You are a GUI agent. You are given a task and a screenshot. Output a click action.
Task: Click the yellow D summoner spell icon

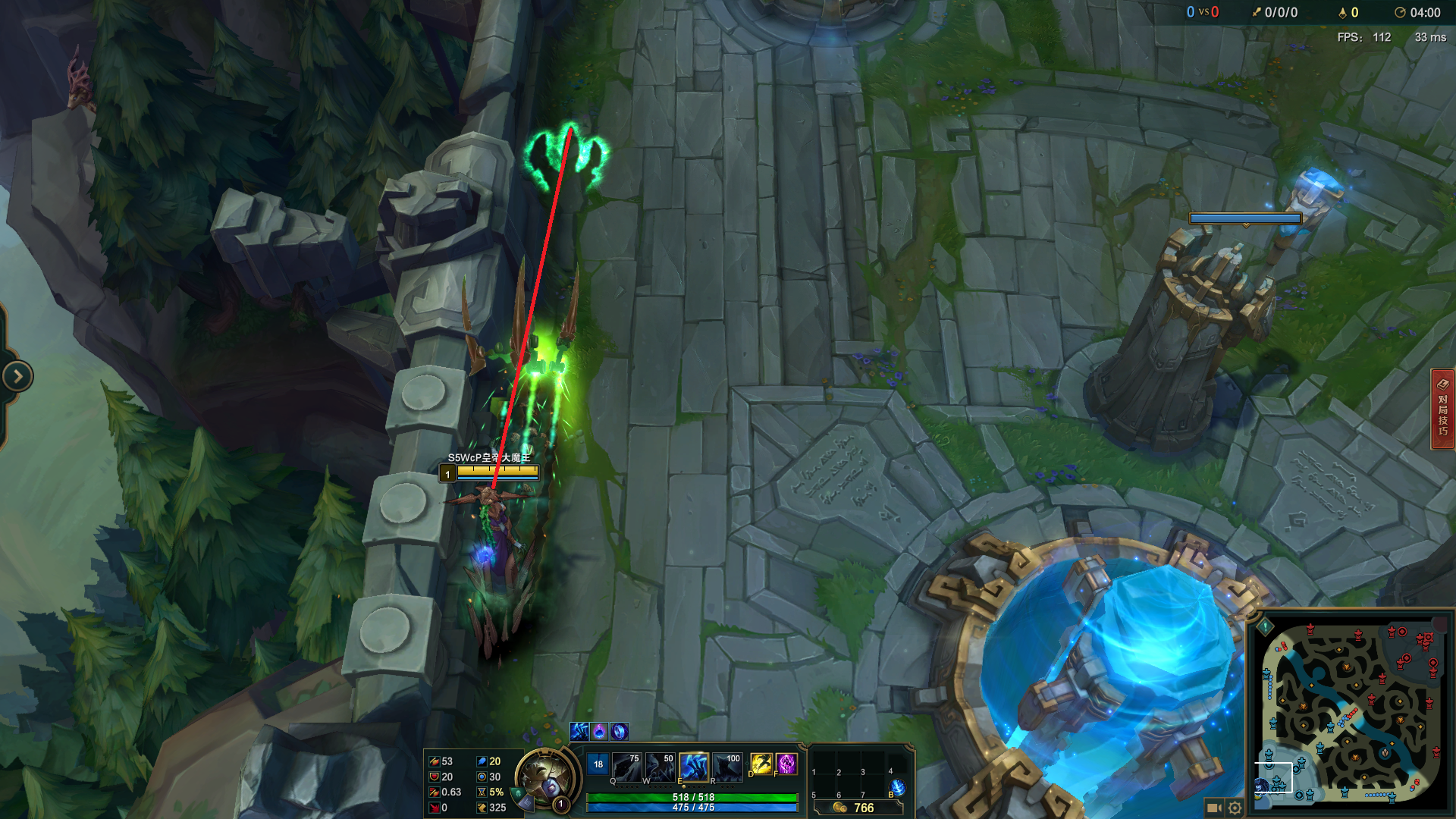pyautogui.click(x=761, y=762)
